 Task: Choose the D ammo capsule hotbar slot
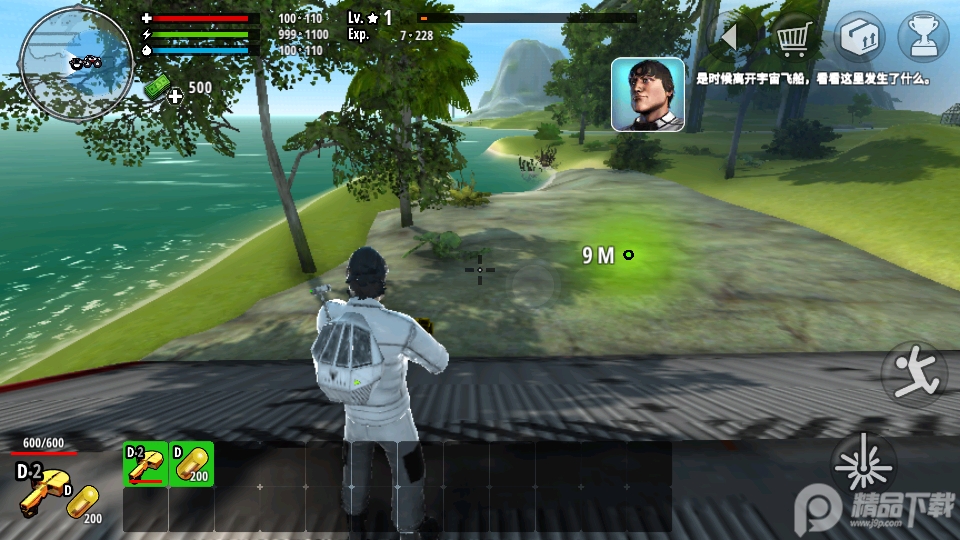point(192,464)
